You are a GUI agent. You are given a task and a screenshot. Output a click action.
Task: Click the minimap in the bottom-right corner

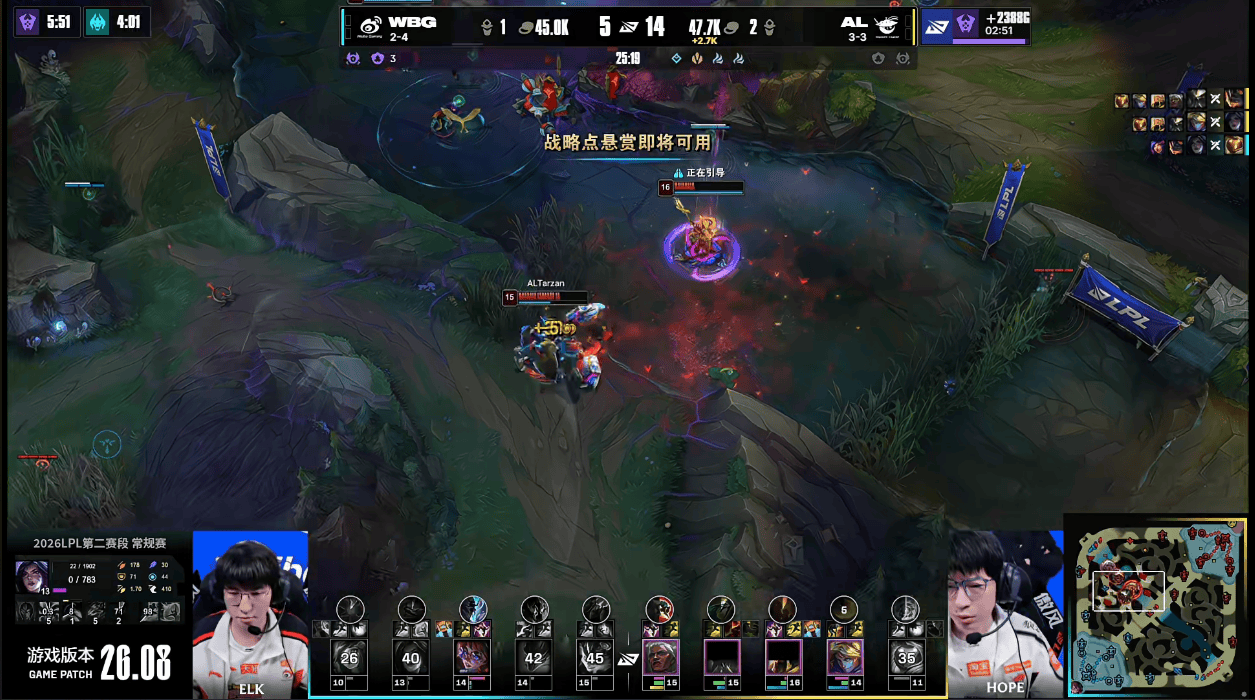pyautogui.click(x=1158, y=605)
